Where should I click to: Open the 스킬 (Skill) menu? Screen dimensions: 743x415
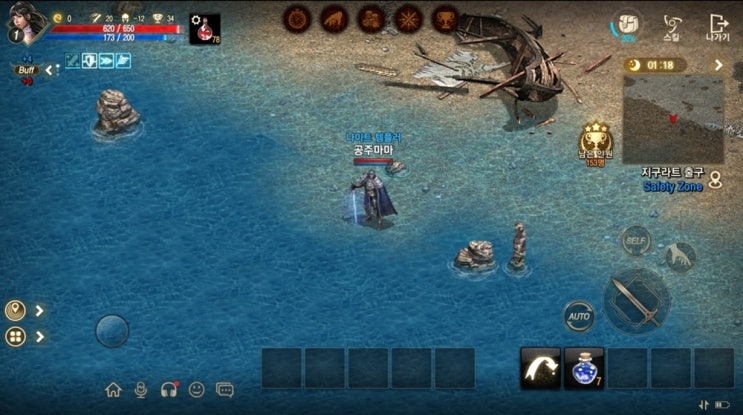tap(671, 25)
